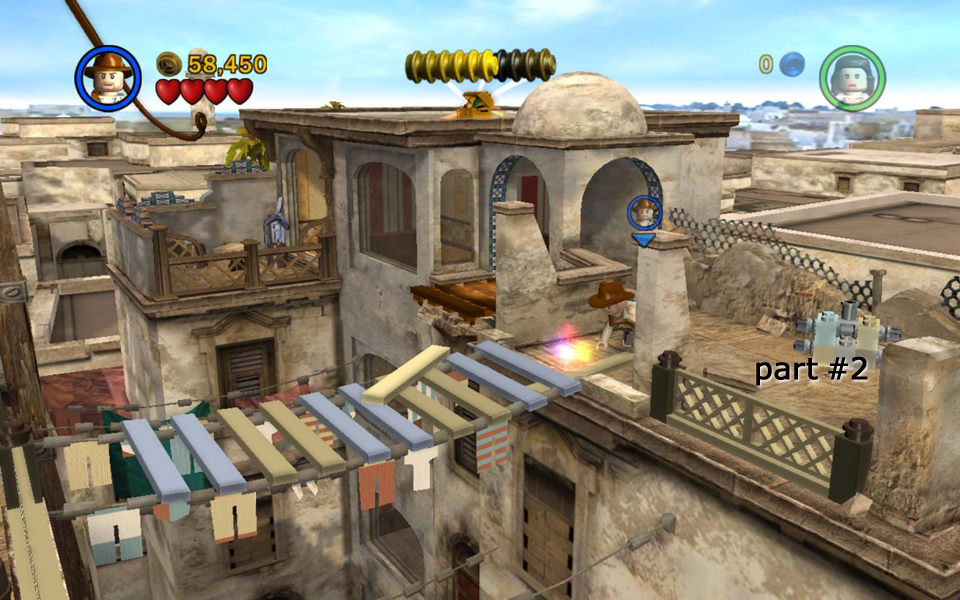Image resolution: width=960 pixels, height=600 pixels.
Task: Click the player two character portrait
Action: [x=851, y=78]
